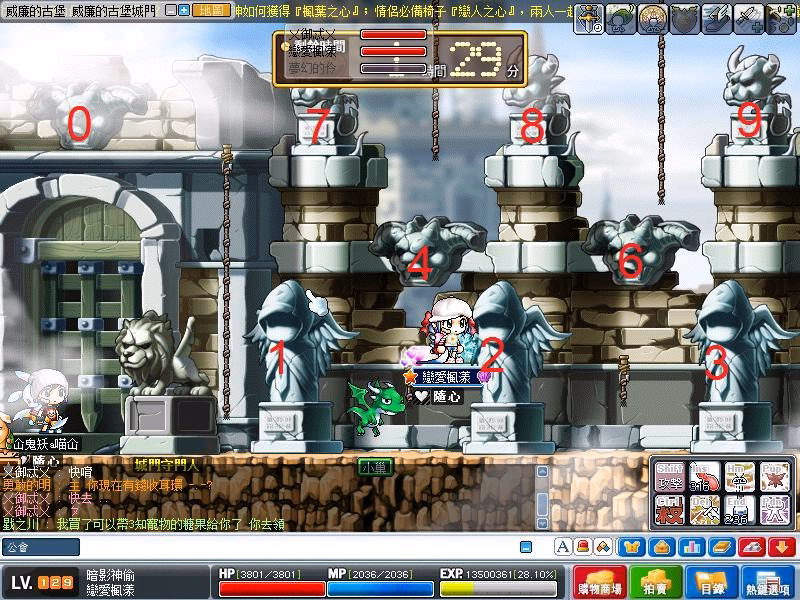Activate the red maple leaf Pup quickslot
The height and width of the screenshot is (600, 800).
(x=773, y=478)
